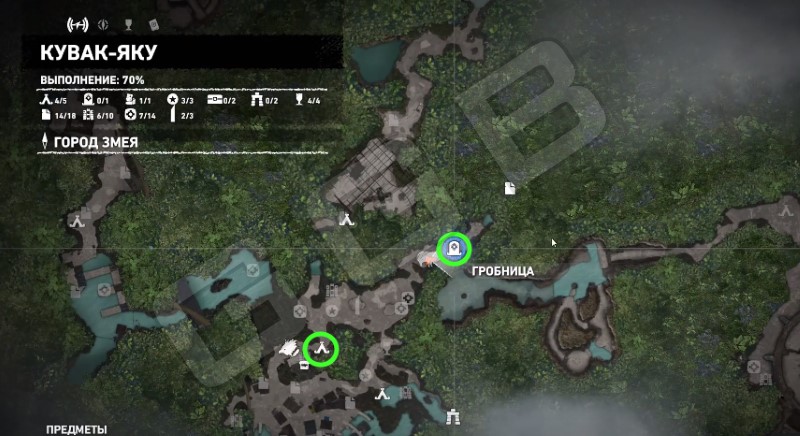Screen dimensions: 800x436
Task: Select the circular compass map tab
Action: click(102, 23)
